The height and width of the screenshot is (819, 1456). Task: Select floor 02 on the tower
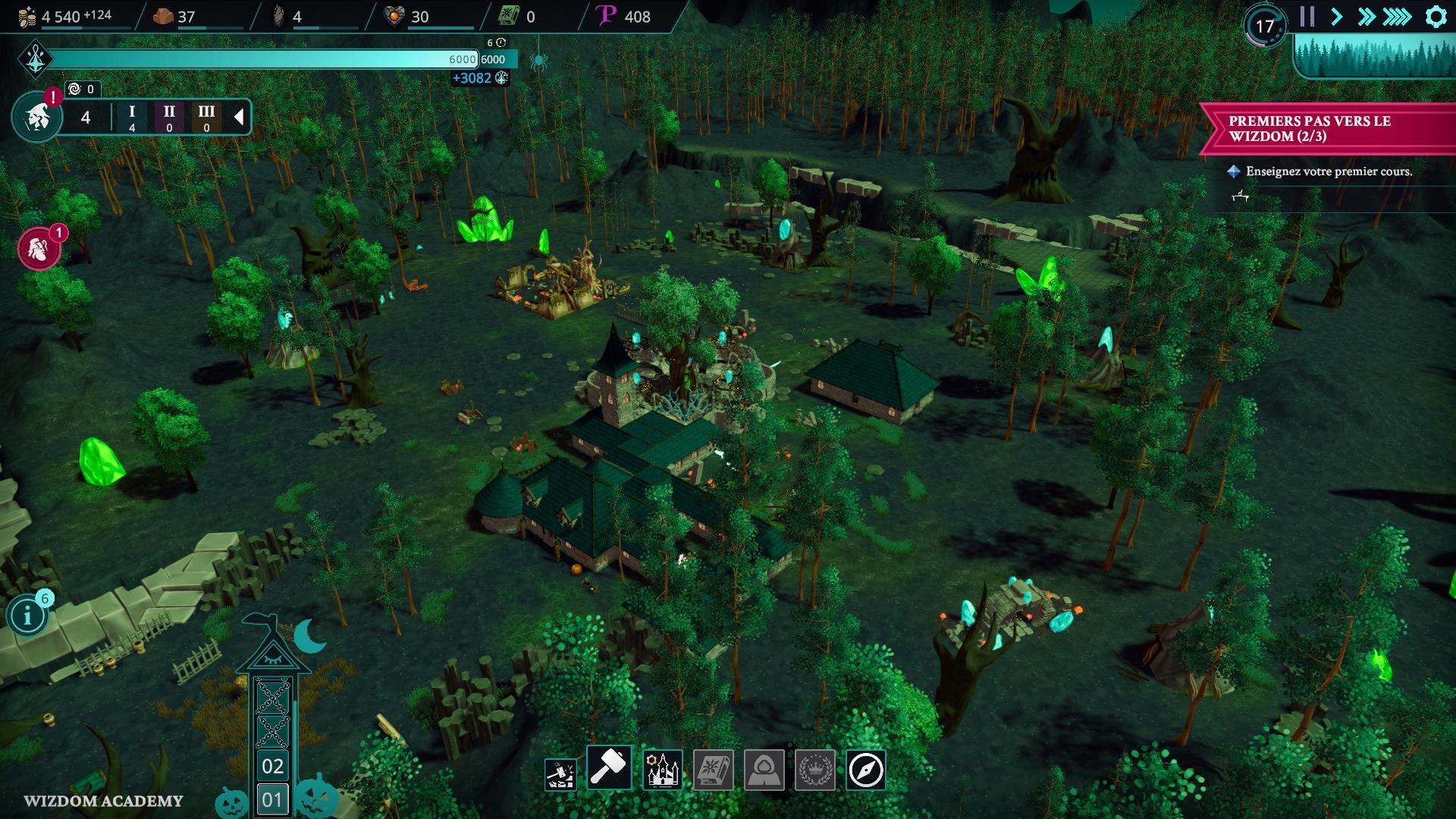click(272, 766)
